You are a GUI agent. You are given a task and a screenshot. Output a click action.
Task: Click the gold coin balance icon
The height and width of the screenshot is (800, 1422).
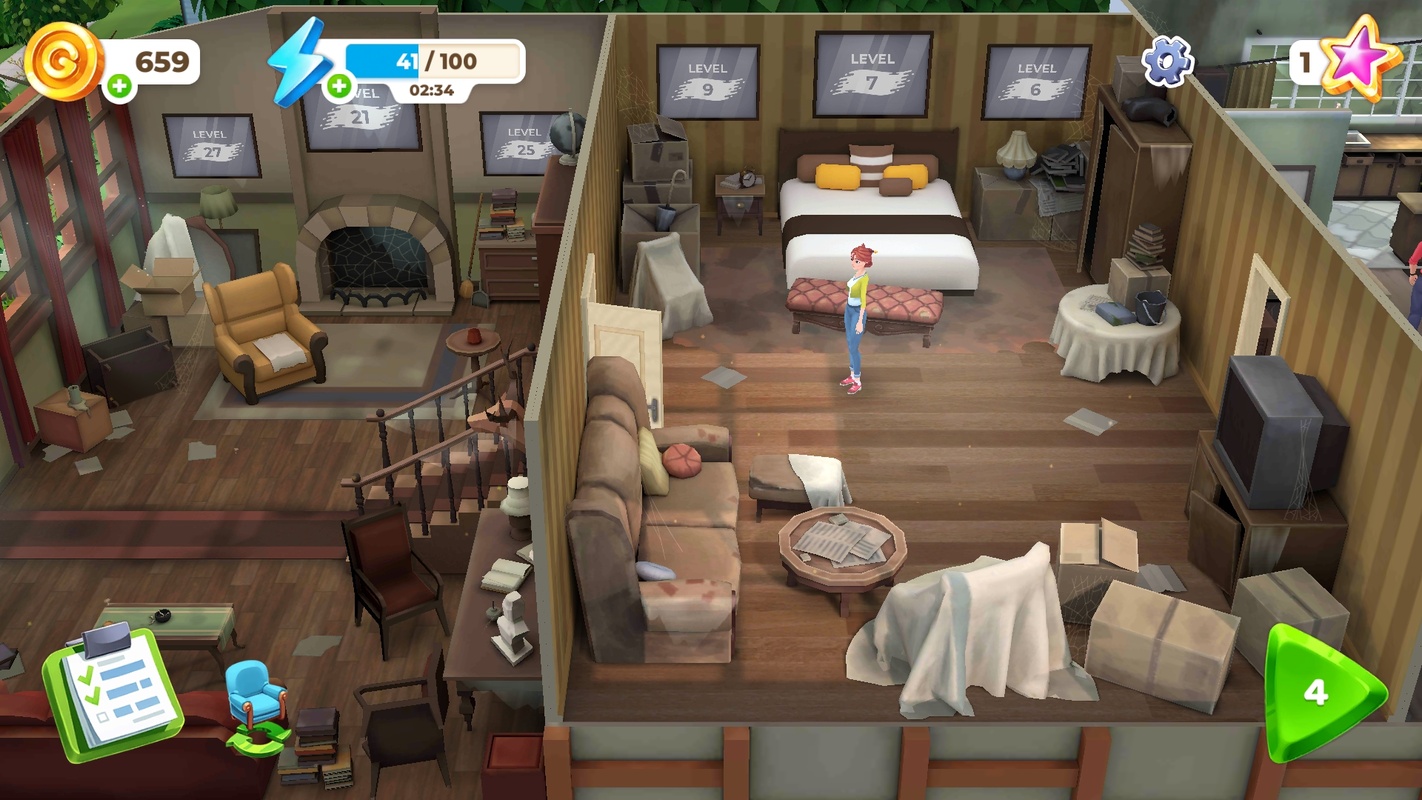click(x=64, y=60)
